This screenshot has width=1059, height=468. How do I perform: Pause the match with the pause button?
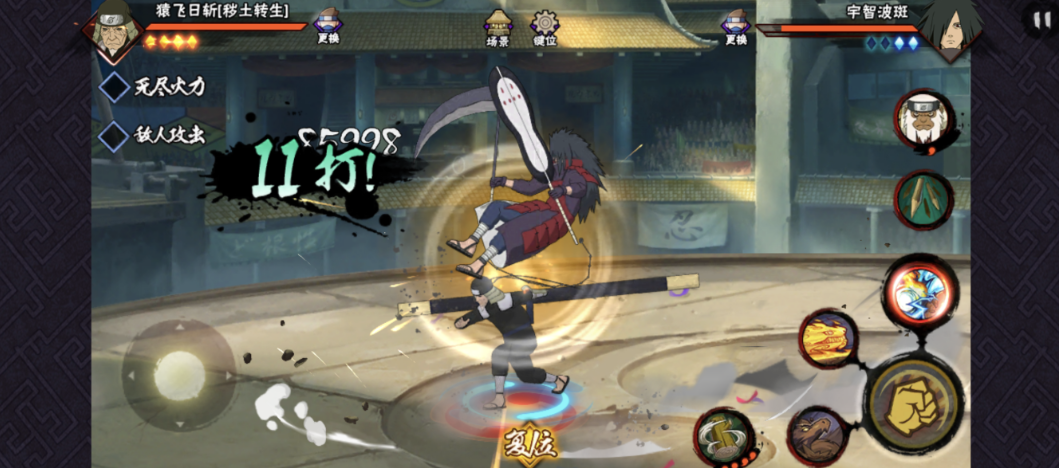tap(1037, 21)
